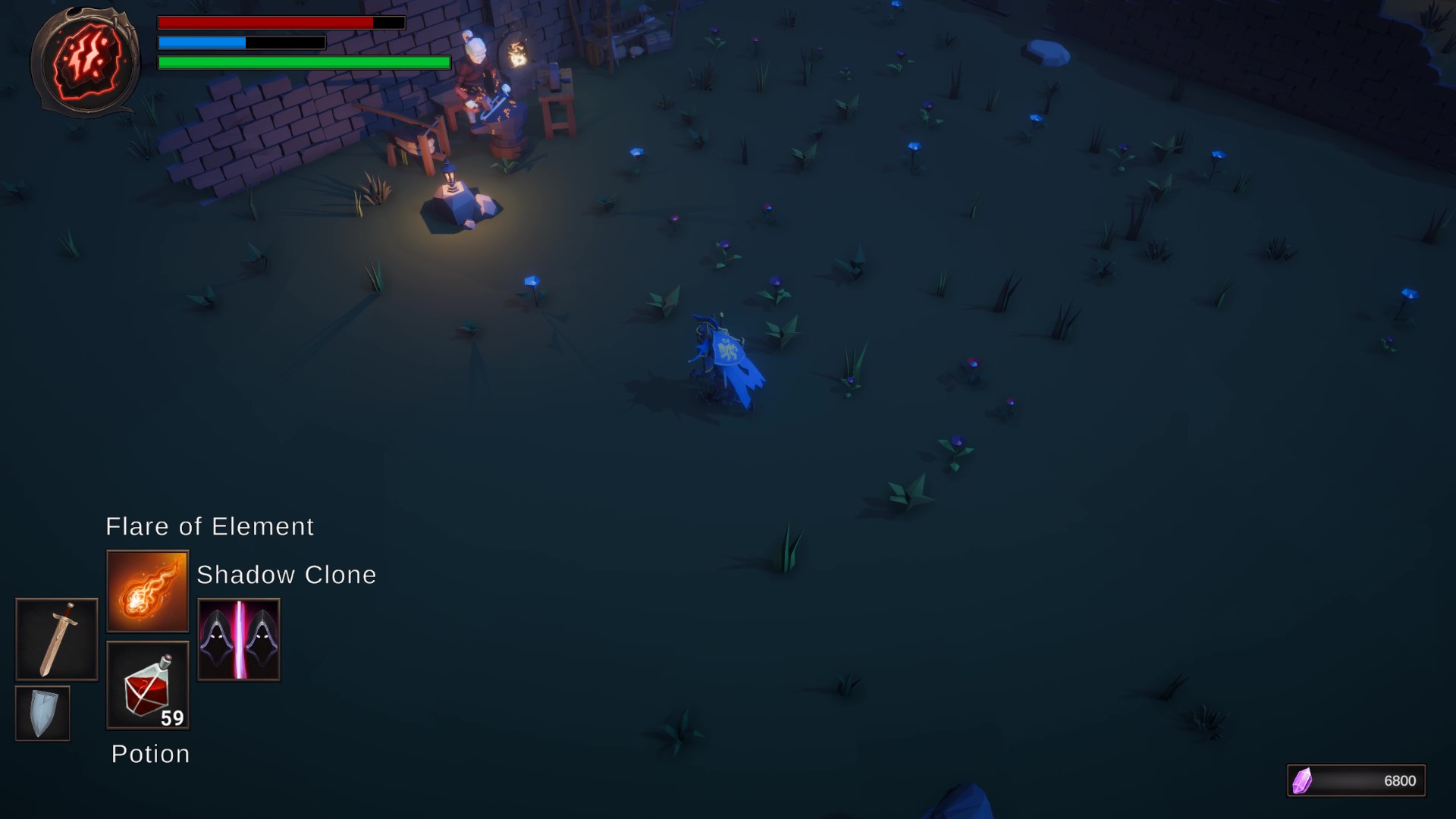Viewport: 1456px width, 819px height.
Task: Choose the sword weapon slot
Action: click(x=57, y=639)
